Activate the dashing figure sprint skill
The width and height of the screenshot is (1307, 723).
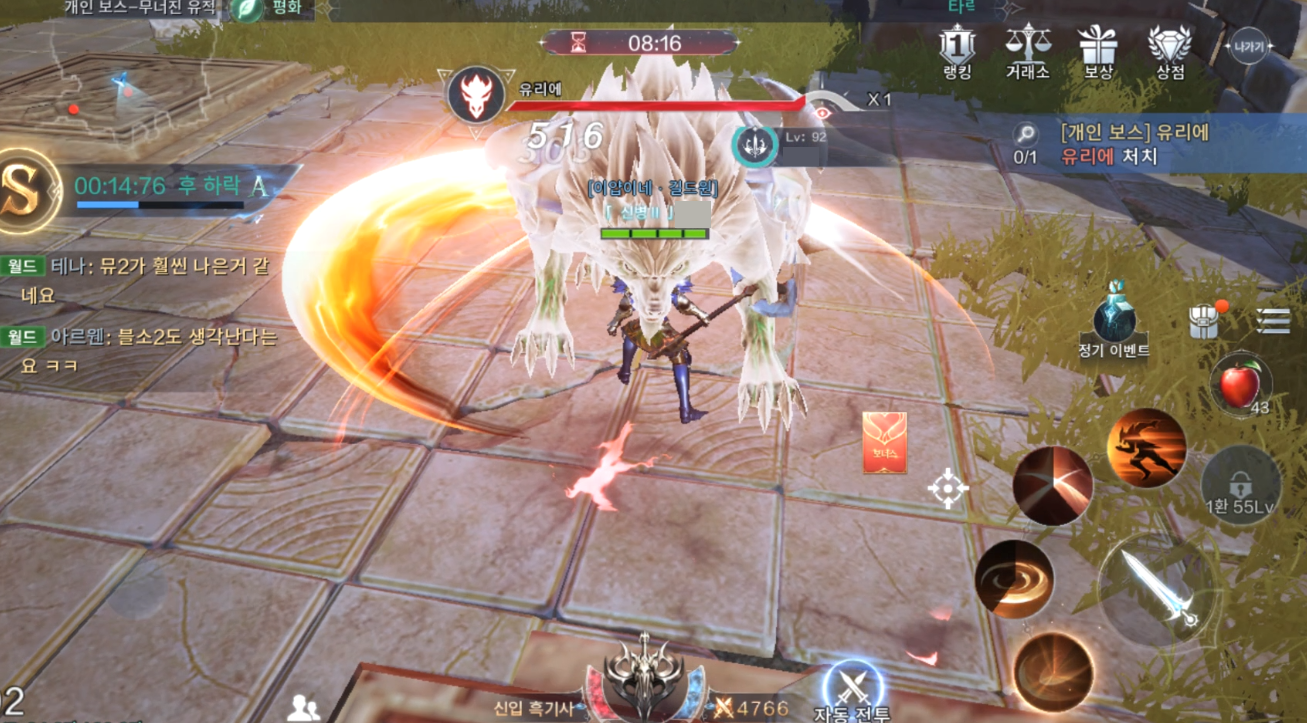[1146, 447]
